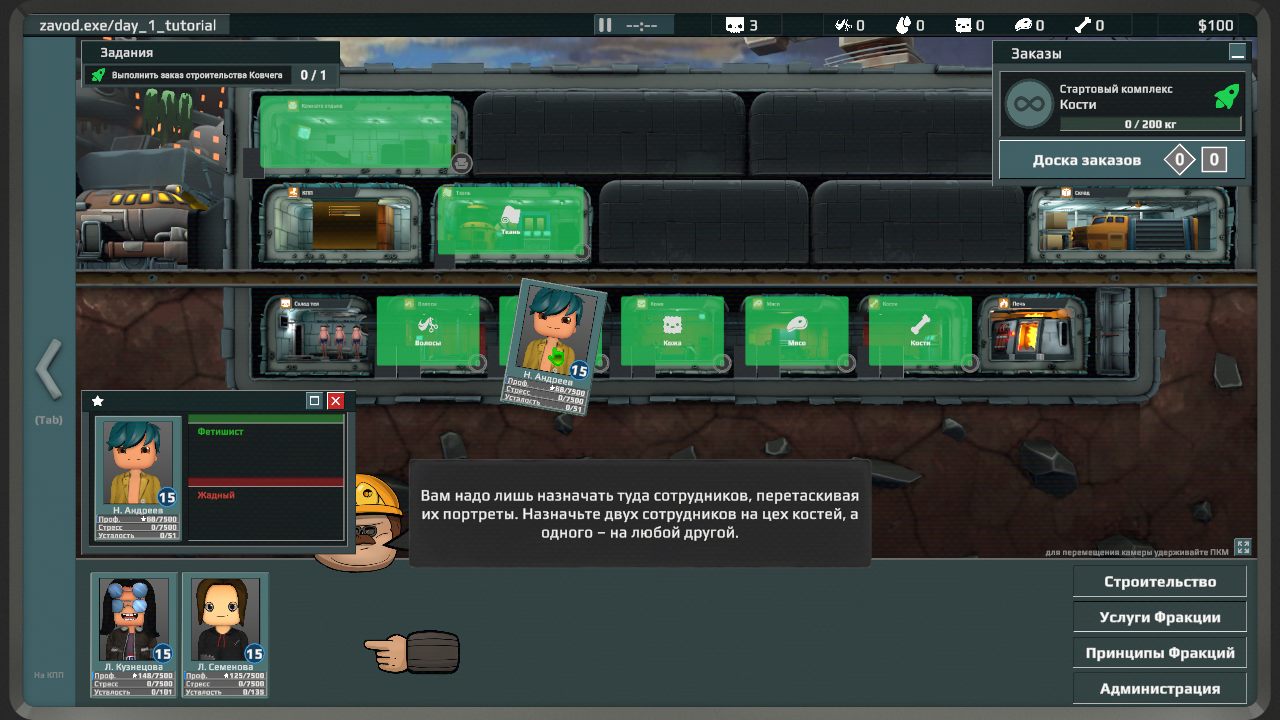Click the fullscreen camera icon at bottom right
The width and height of the screenshot is (1280, 720).
[x=1243, y=546]
